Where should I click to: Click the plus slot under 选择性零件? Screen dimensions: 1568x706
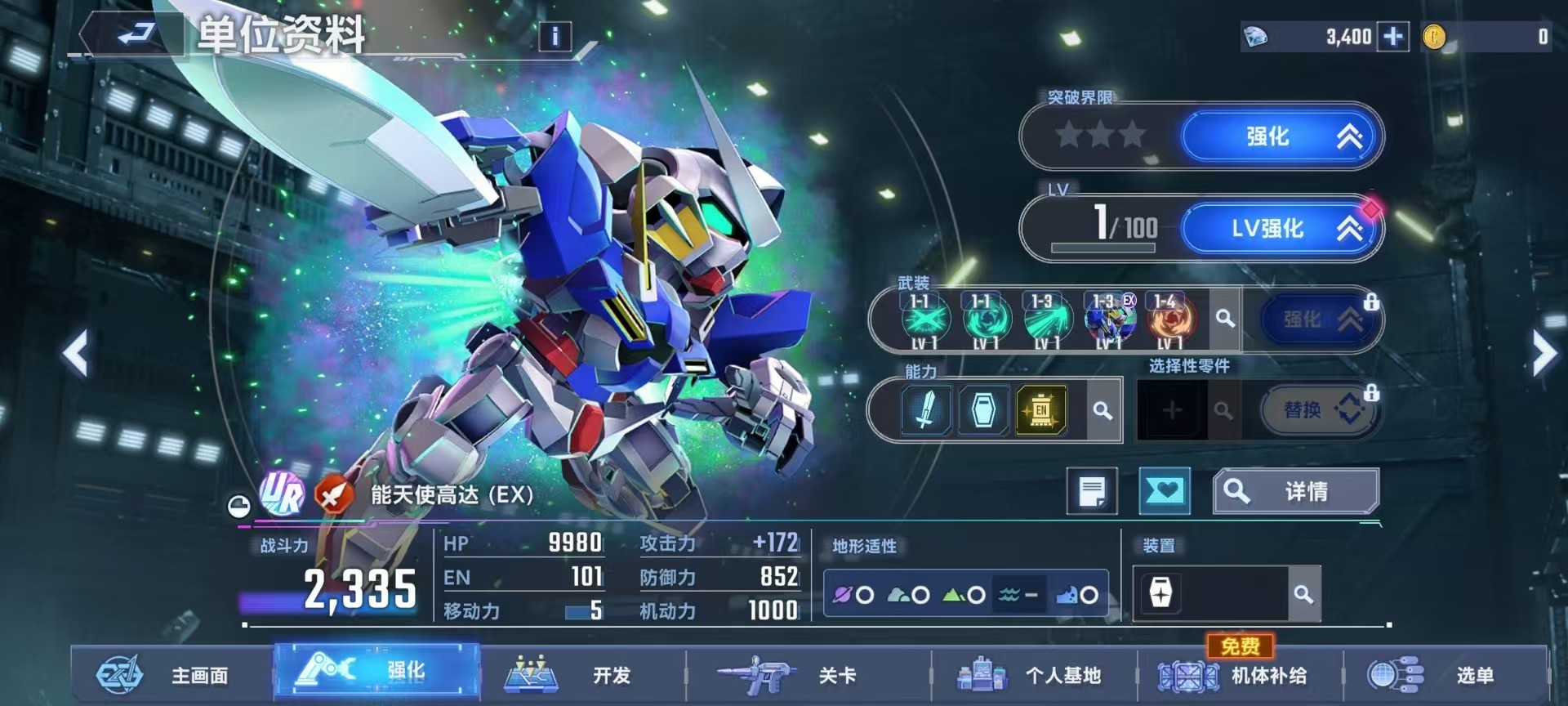(1172, 410)
